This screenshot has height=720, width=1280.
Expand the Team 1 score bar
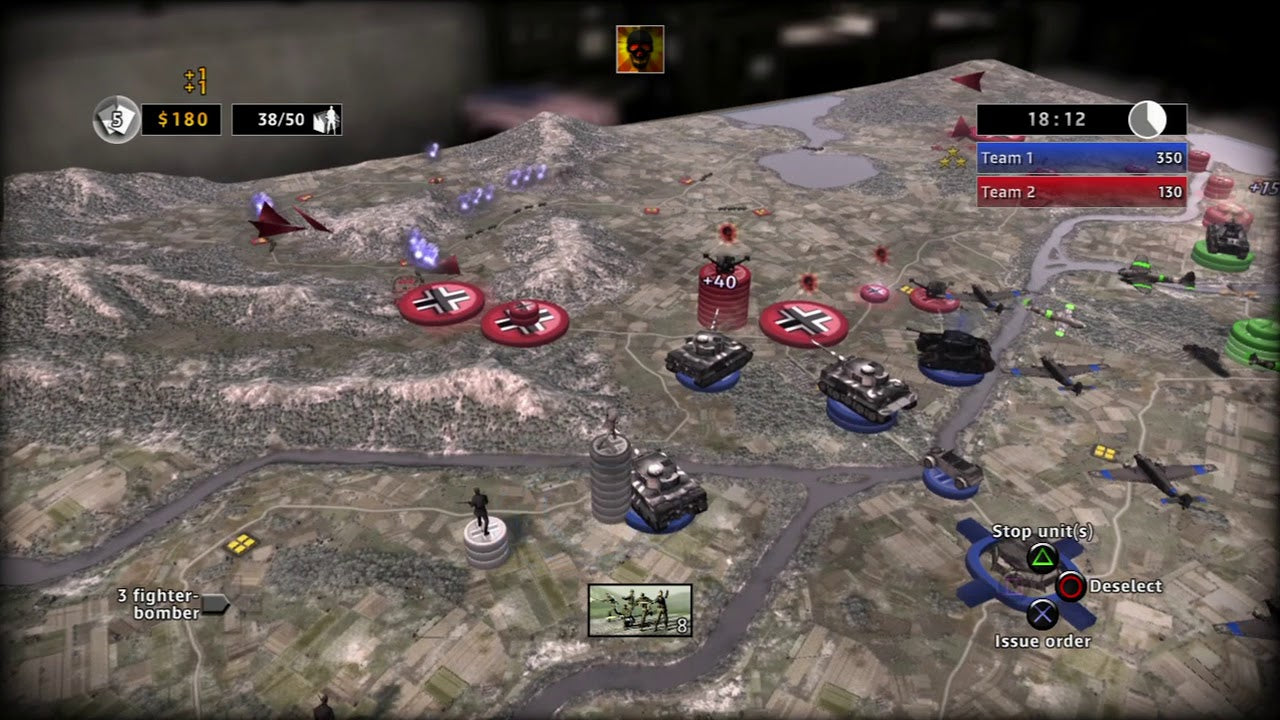click(x=1083, y=158)
